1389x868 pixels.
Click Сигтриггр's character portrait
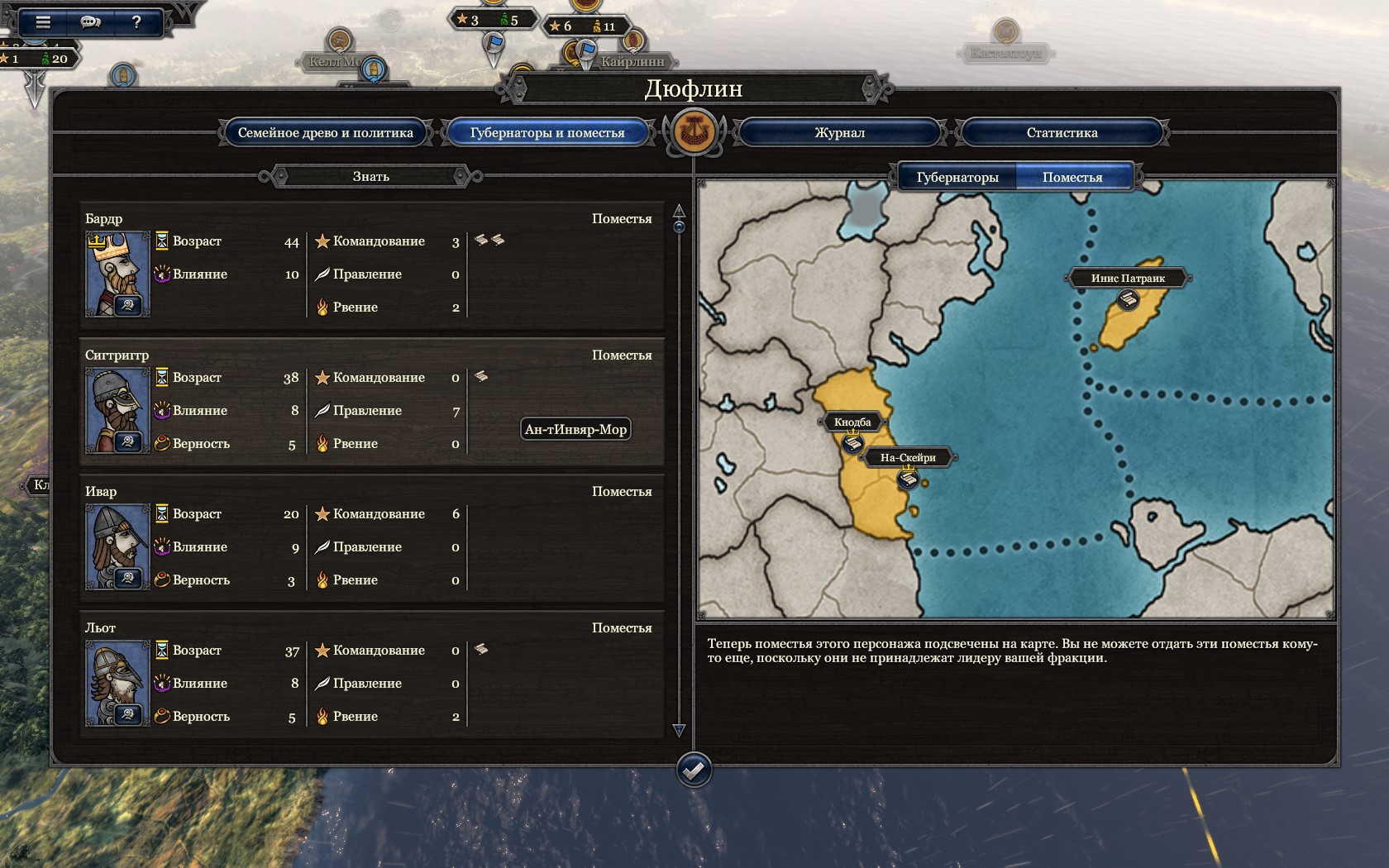[117, 411]
